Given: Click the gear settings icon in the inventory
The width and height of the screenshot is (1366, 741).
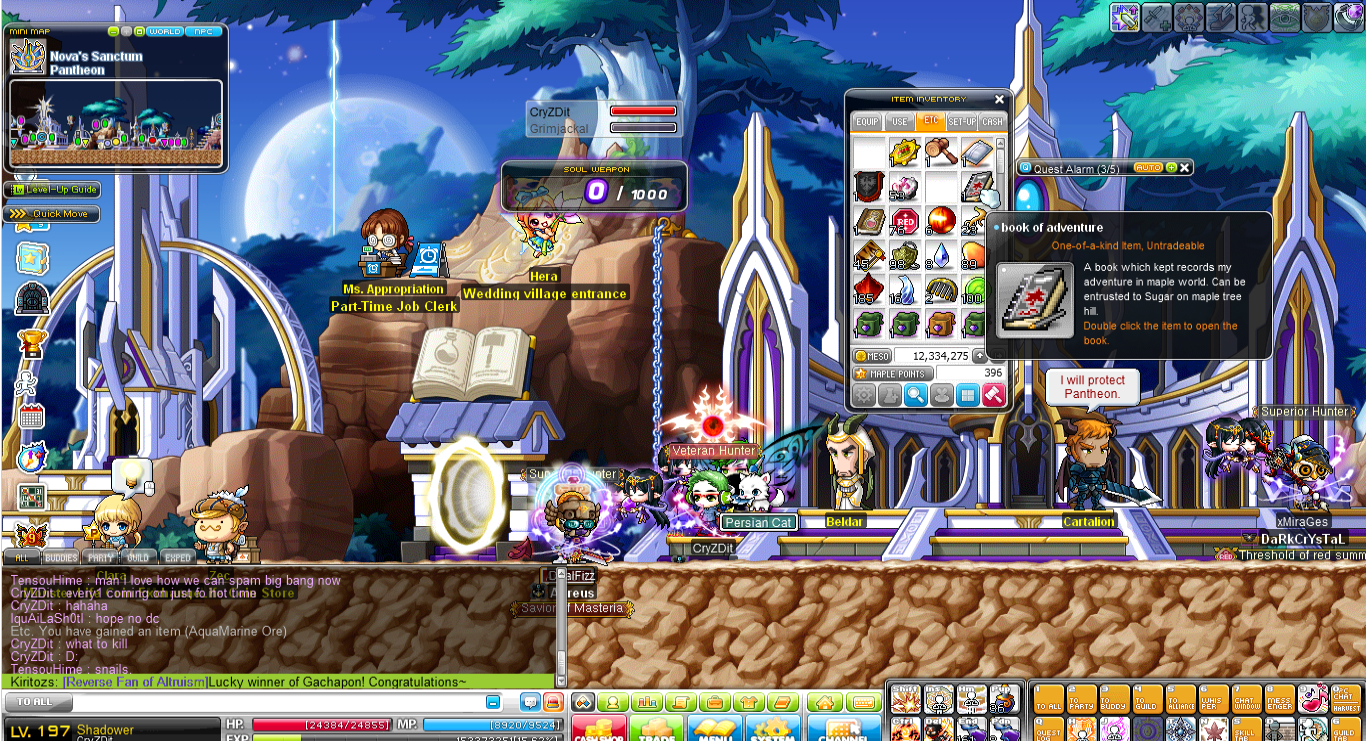Looking at the screenshot, I should [863, 394].
